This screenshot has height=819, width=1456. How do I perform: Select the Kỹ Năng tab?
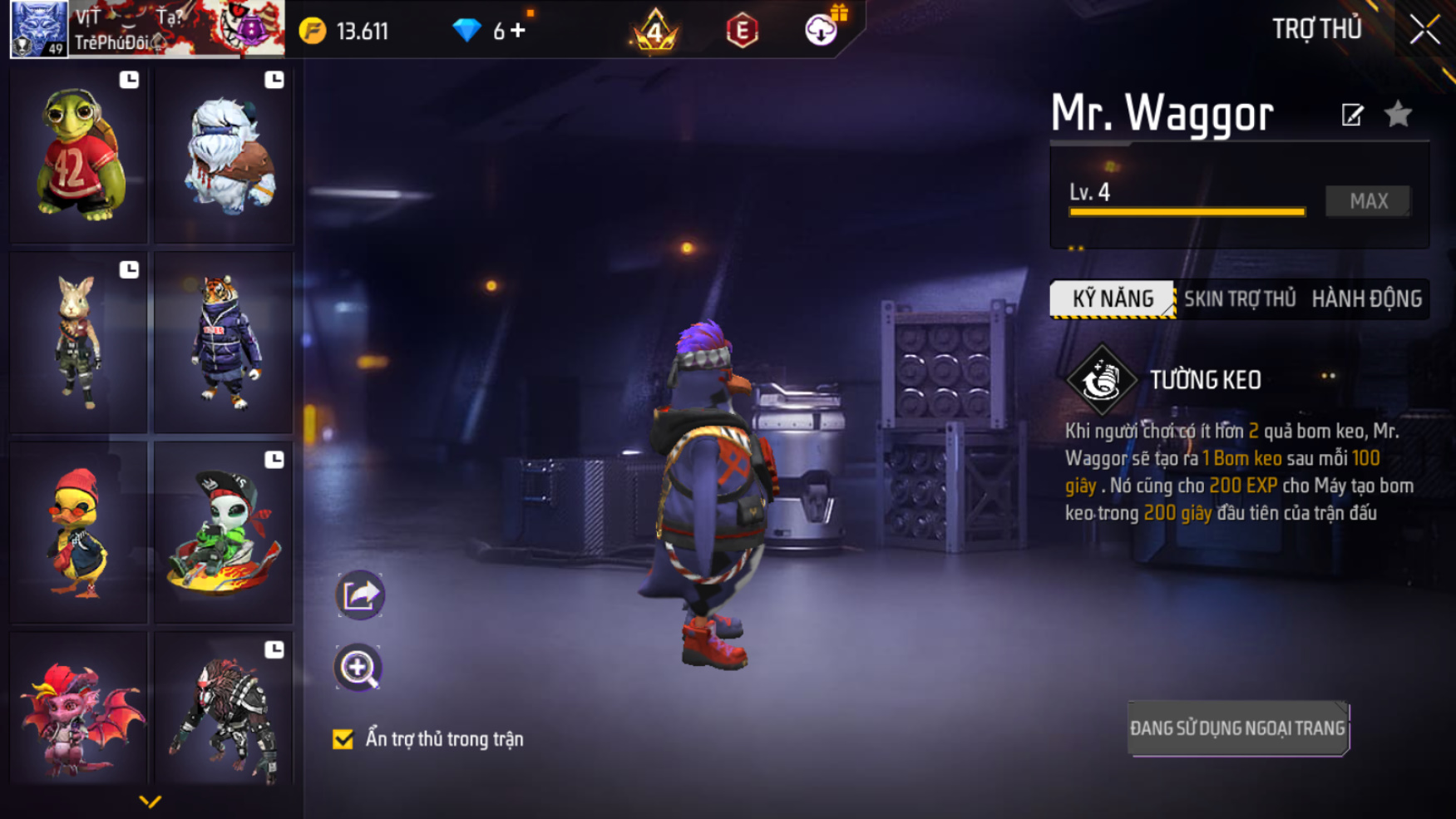1113,298
